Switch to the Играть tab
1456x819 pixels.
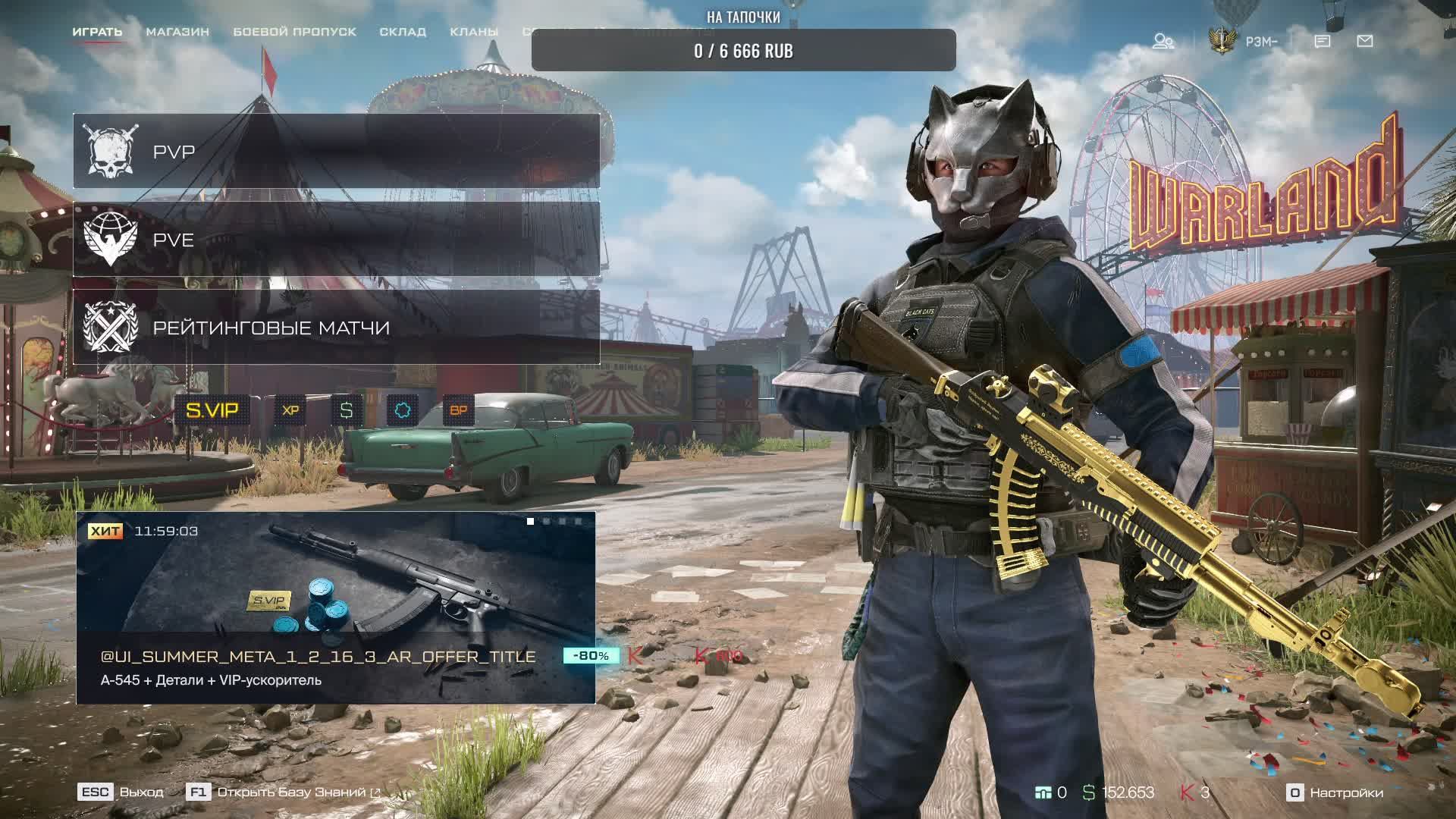click(x=97, y=32)
